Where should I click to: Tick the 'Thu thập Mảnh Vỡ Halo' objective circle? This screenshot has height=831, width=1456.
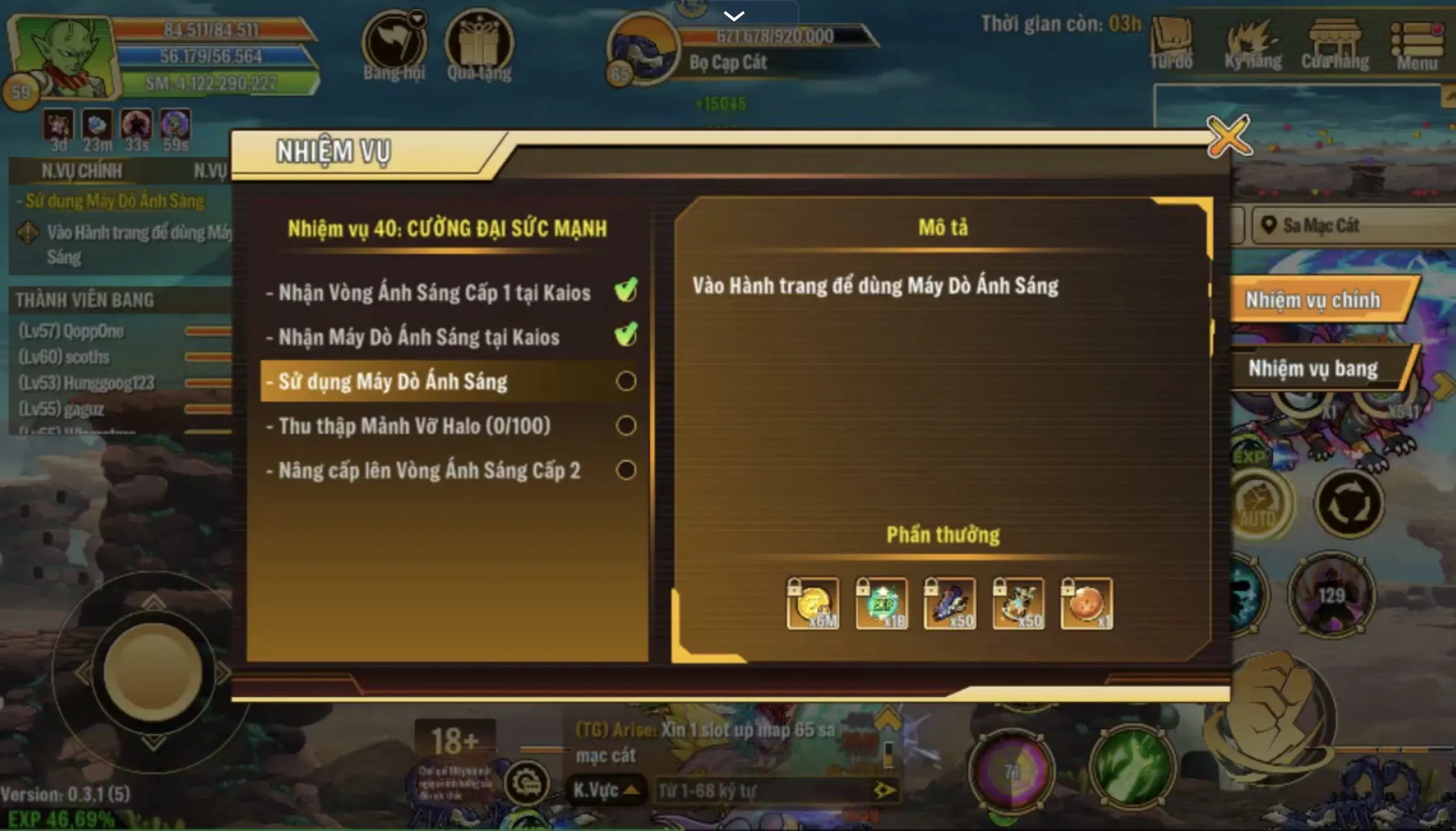[624, 426]
